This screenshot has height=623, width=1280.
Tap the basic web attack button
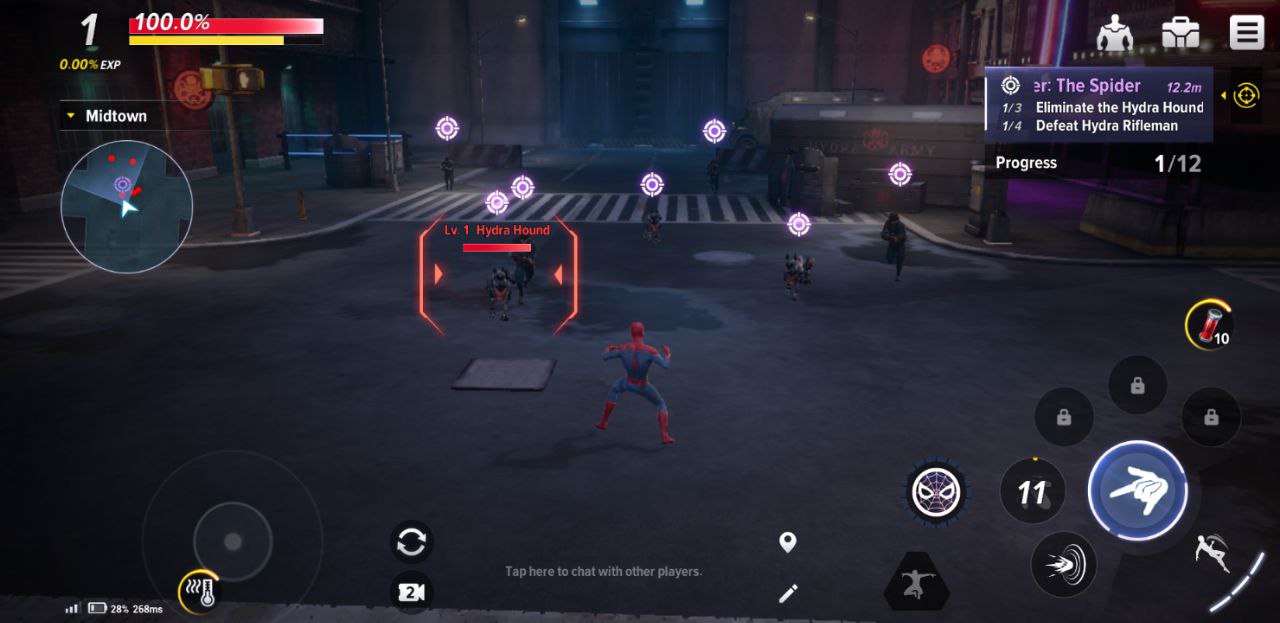tap(1137, 491)
